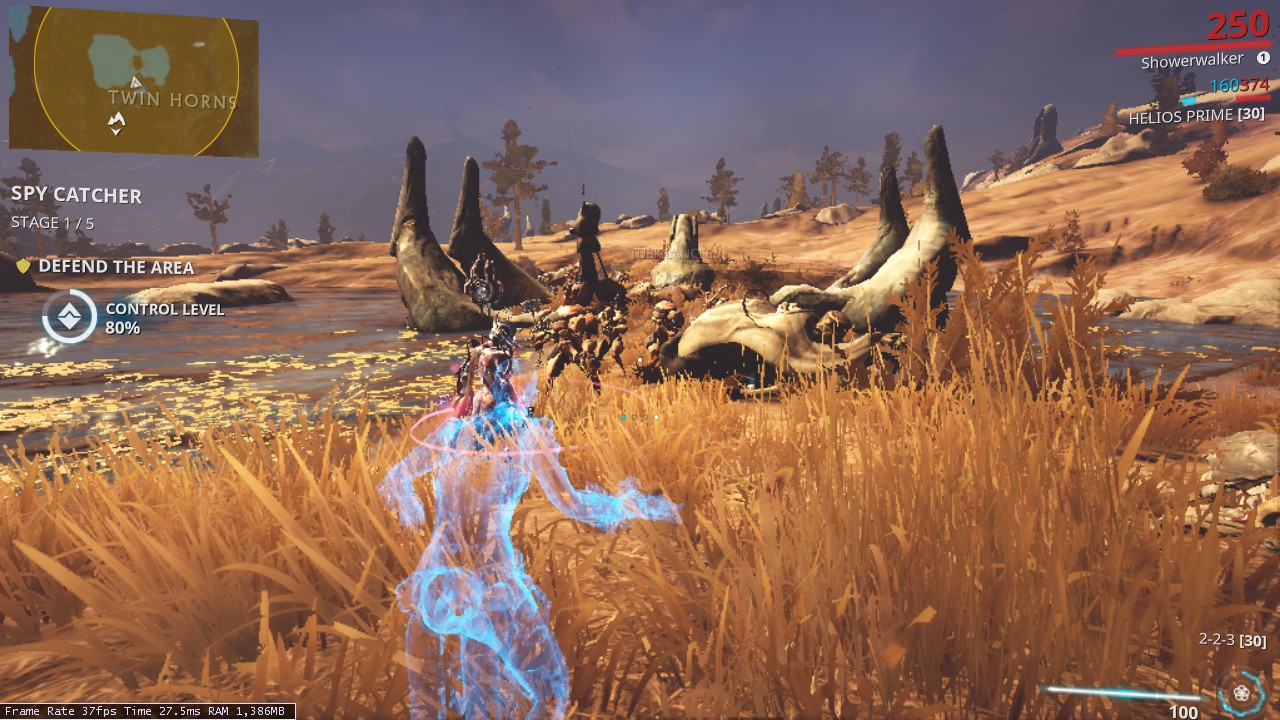This screenshot has height=720, width=1280.
Task: Click the rank badge next to Showerwalker
Action: pos(1263,59)
